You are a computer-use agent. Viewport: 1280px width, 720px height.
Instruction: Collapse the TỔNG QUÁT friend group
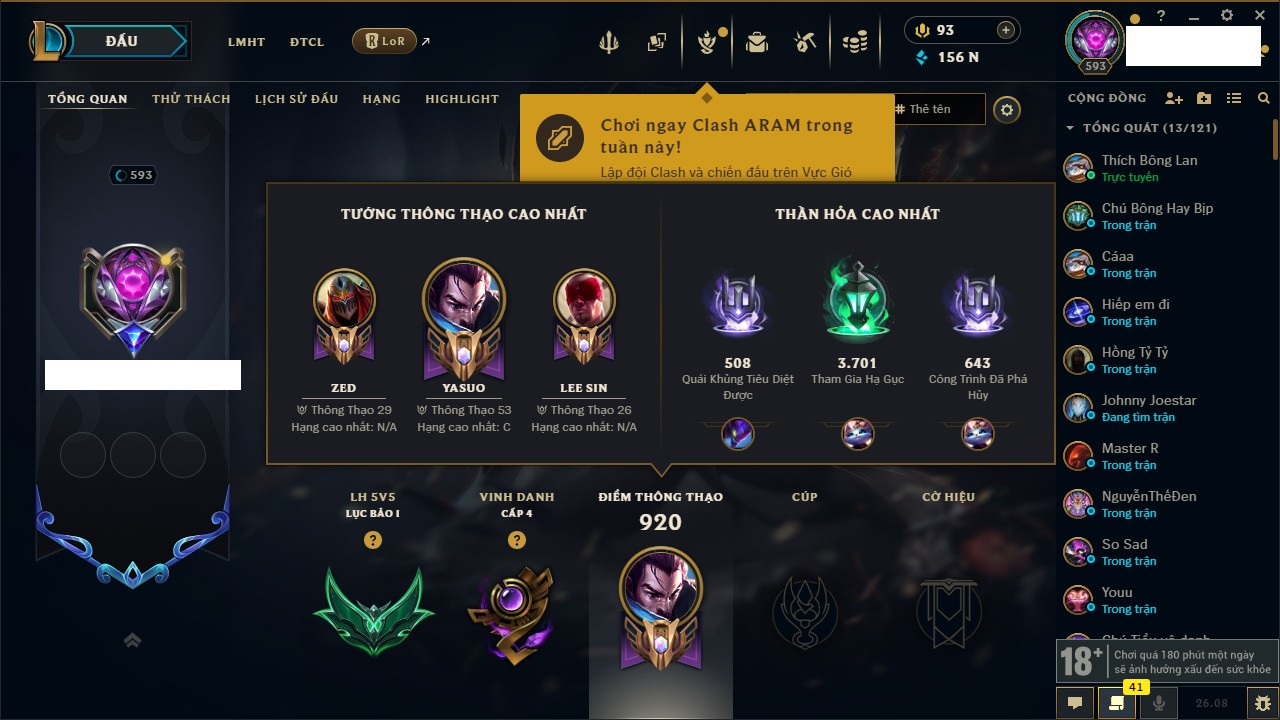tap(1070, 128)
